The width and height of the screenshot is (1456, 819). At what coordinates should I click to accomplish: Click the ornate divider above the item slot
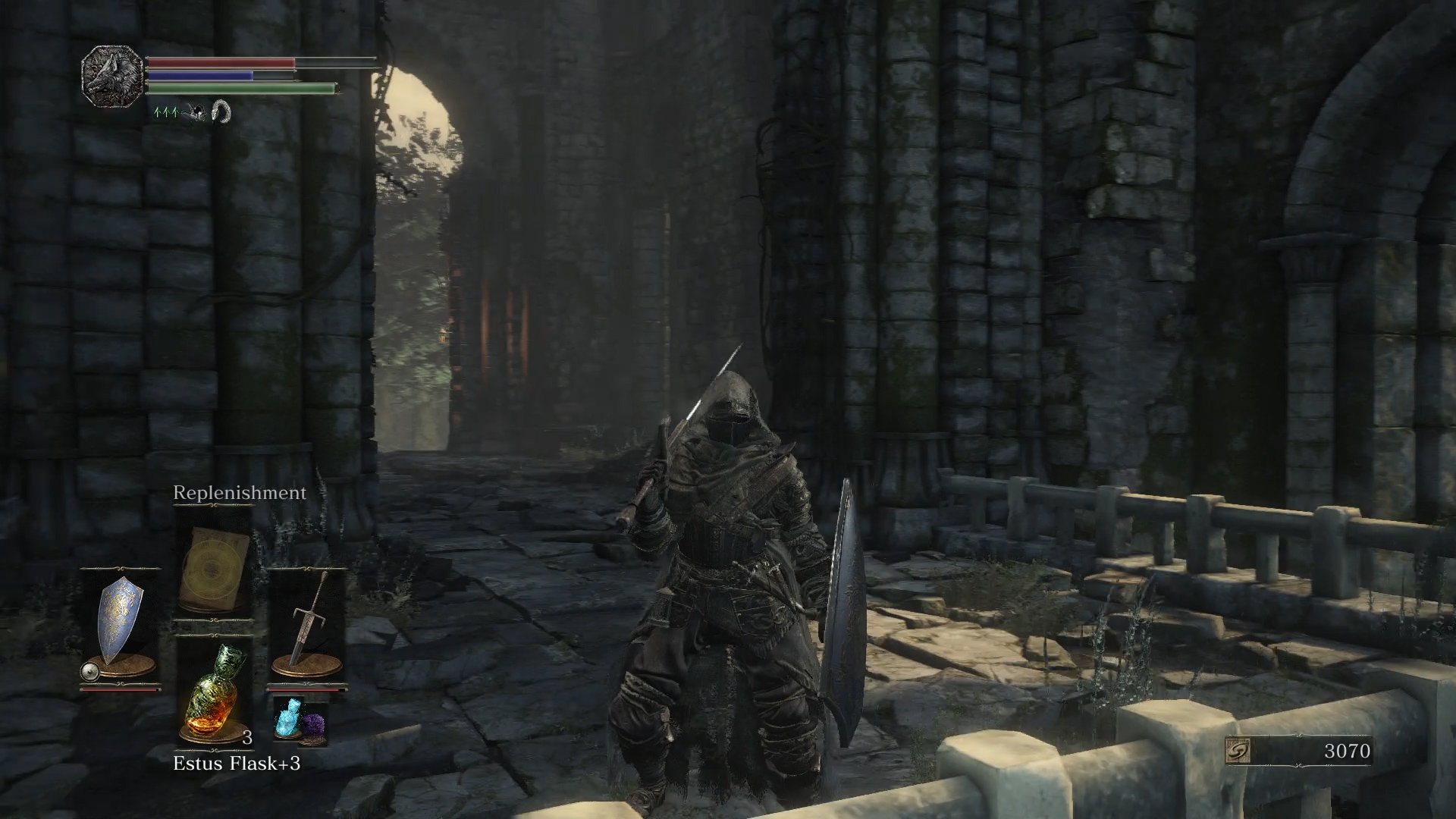click(213, 635)
